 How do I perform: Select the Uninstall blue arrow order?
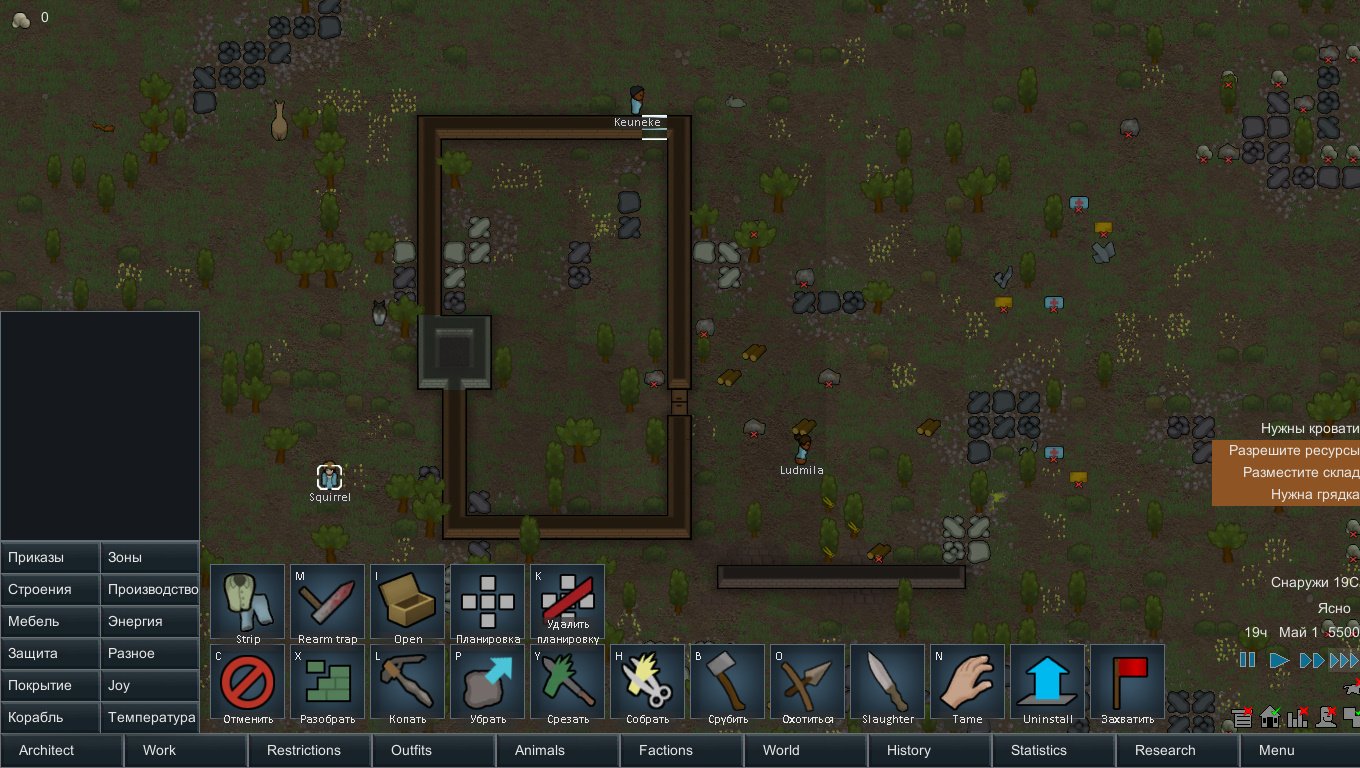1047,682
